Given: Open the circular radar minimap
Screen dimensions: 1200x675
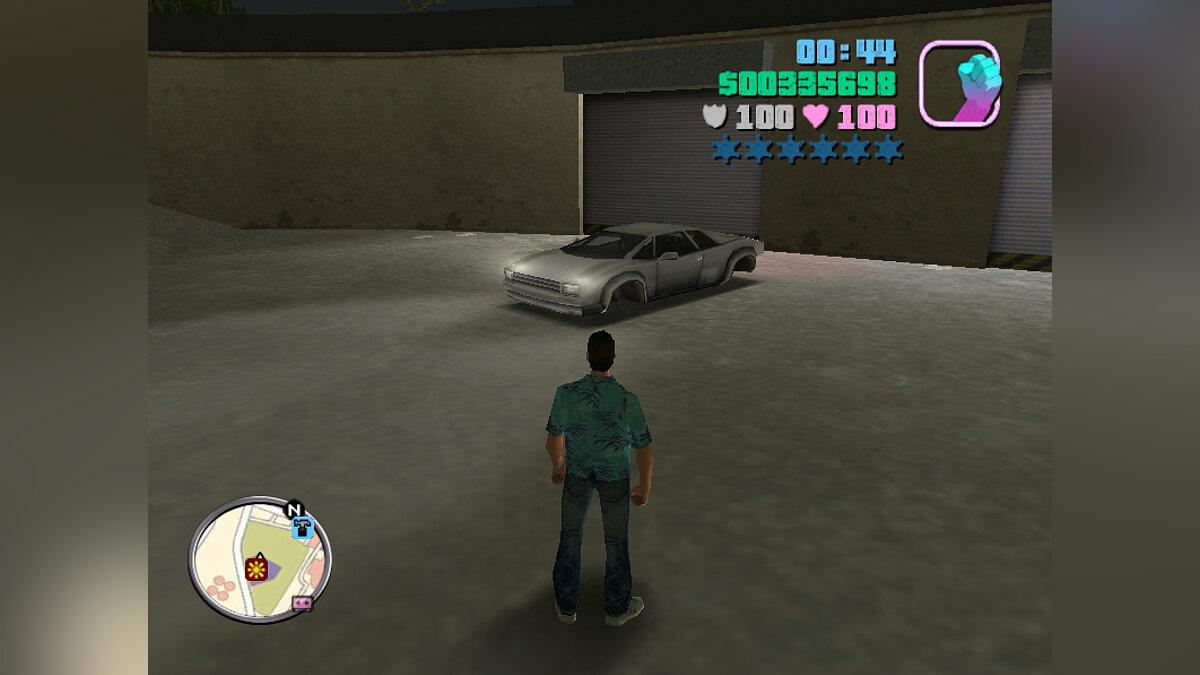Looking at the screenshot, I should click(259, 560).
